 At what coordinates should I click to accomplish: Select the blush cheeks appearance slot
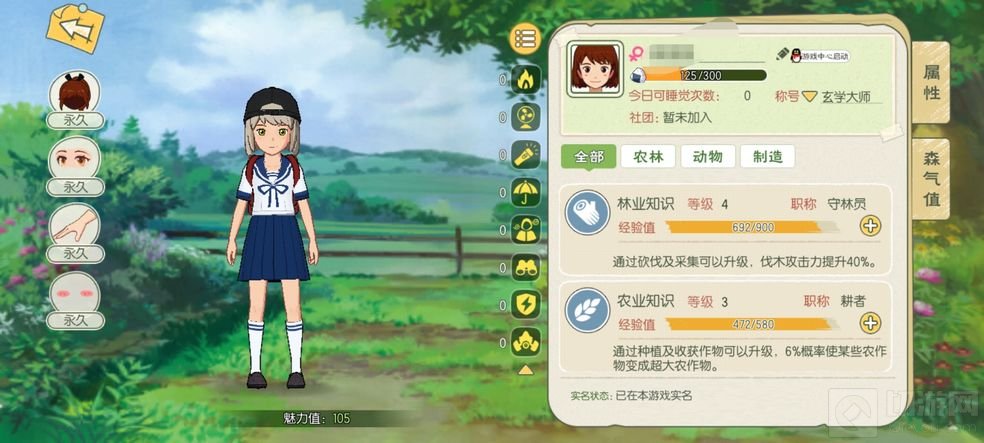76,296
